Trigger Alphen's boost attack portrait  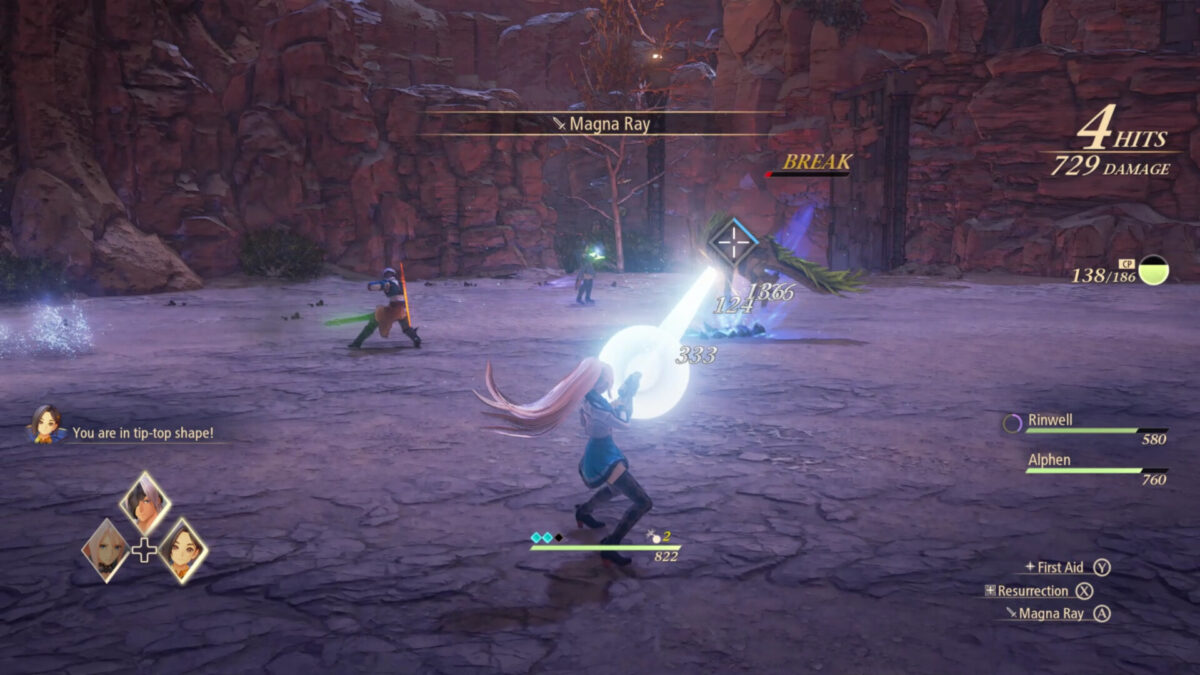145,502
